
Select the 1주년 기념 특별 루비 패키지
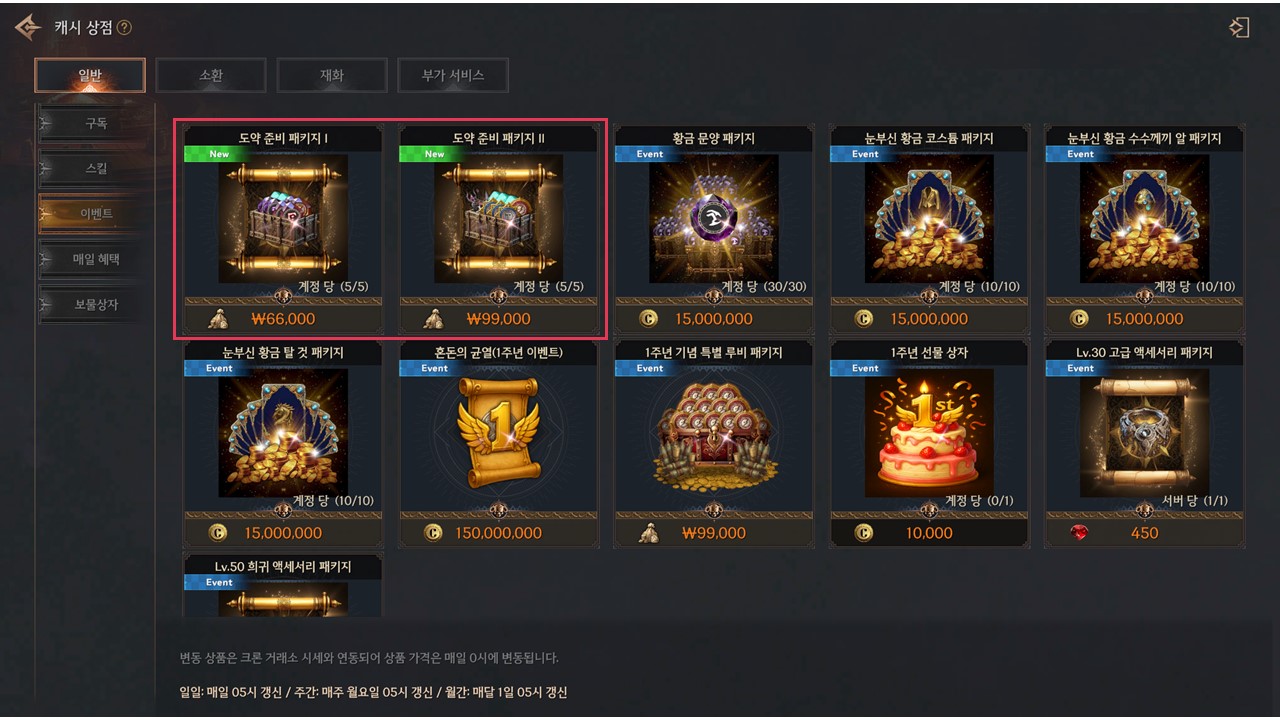714,433
